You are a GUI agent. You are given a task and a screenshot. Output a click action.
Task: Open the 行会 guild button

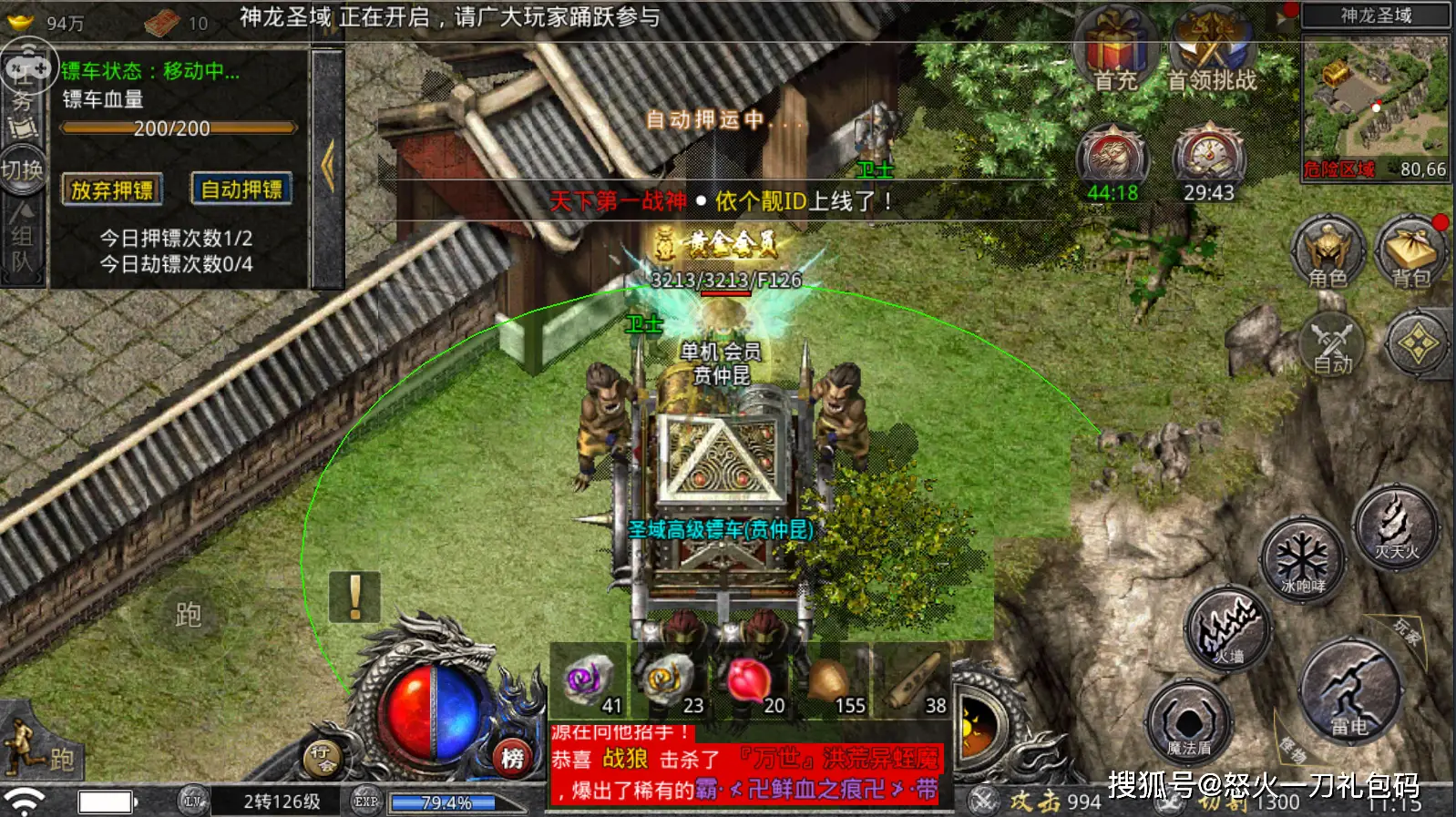pos(322,757)
